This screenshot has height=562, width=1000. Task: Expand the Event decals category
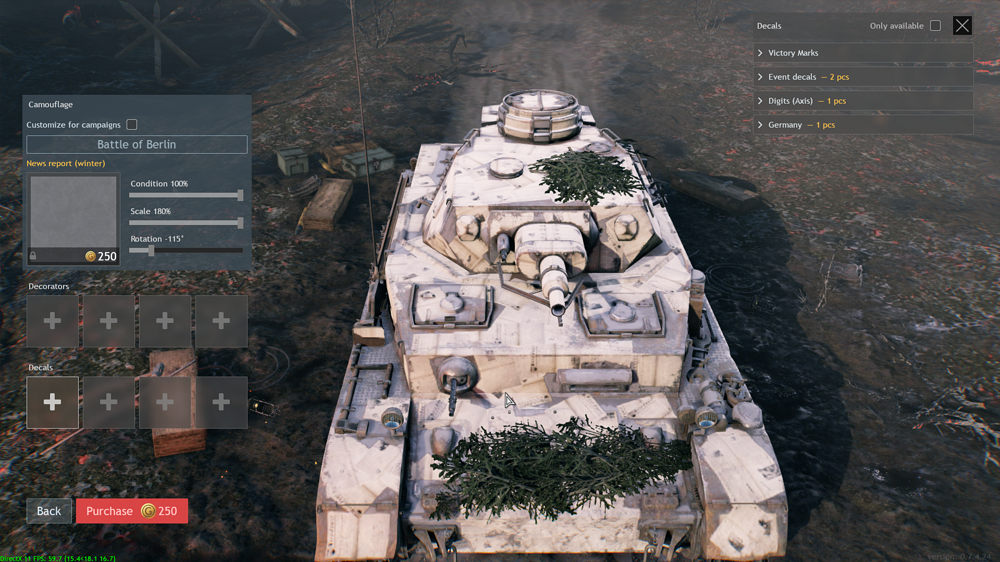tap(863, 77)
